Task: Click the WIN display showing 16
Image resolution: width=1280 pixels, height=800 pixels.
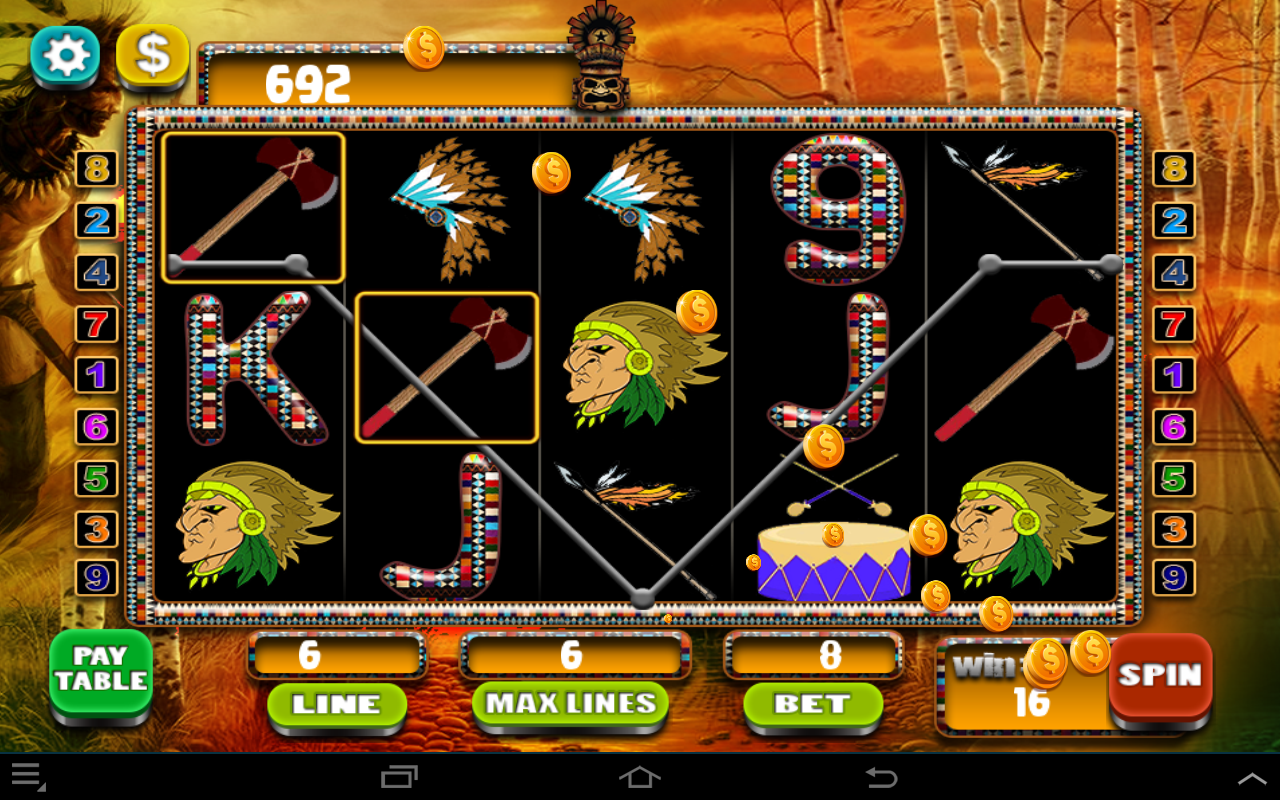Action: pyautogui.click(x=1020, y=688)
